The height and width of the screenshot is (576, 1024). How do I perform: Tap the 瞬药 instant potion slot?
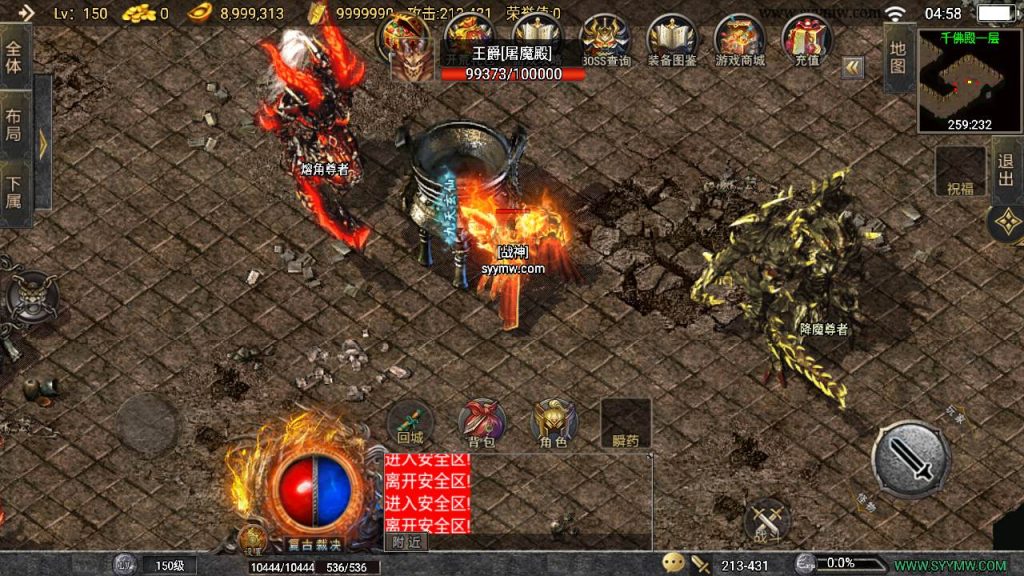(625, 423)
